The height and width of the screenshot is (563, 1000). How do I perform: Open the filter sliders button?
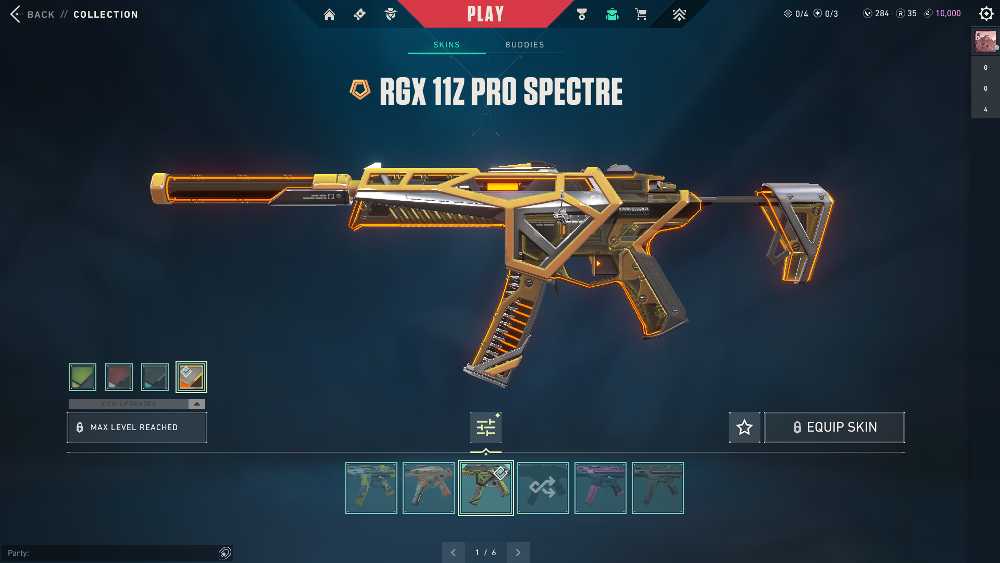pos(486,428)
